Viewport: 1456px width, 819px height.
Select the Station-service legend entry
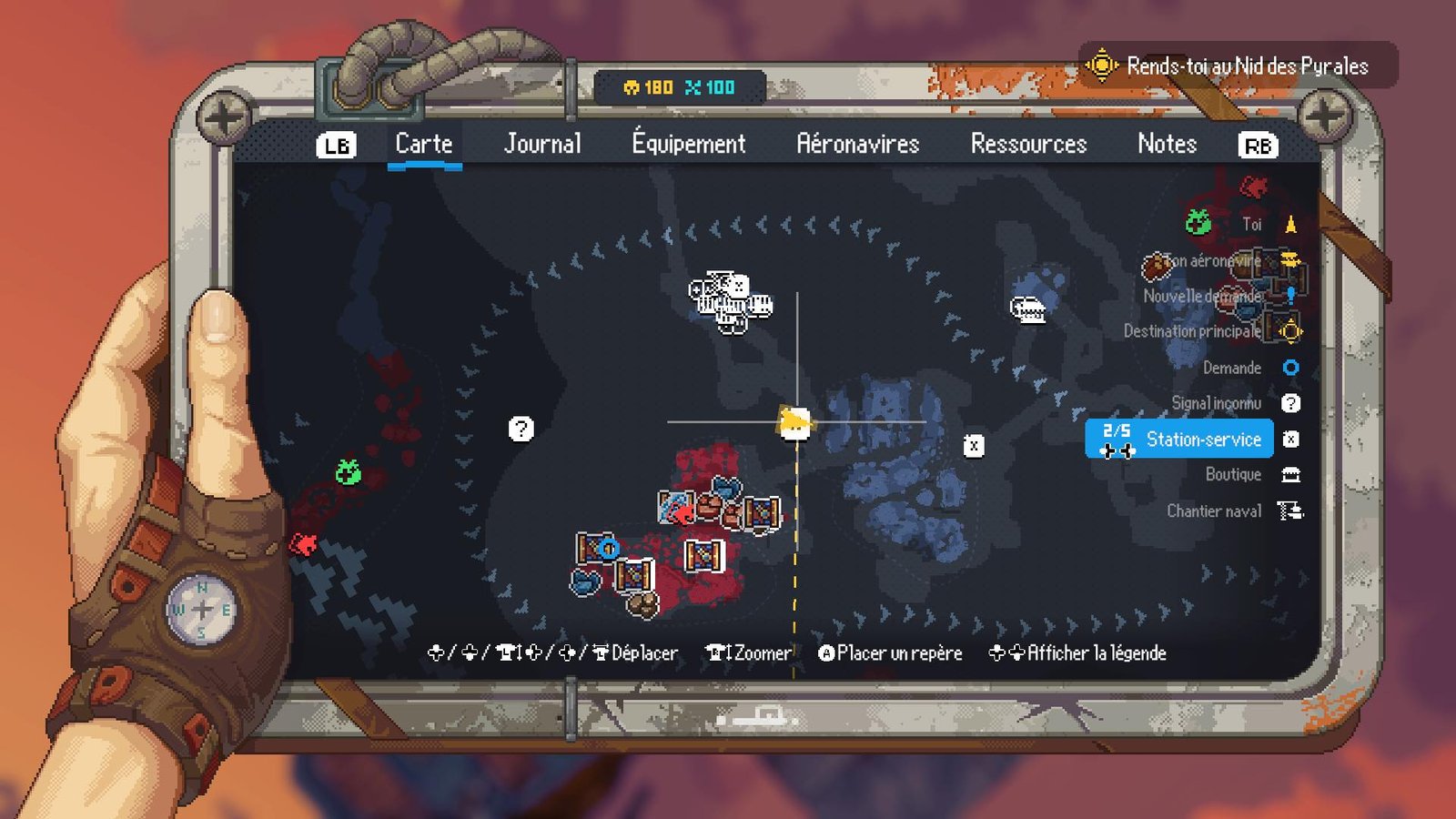tap(1201, 440)
